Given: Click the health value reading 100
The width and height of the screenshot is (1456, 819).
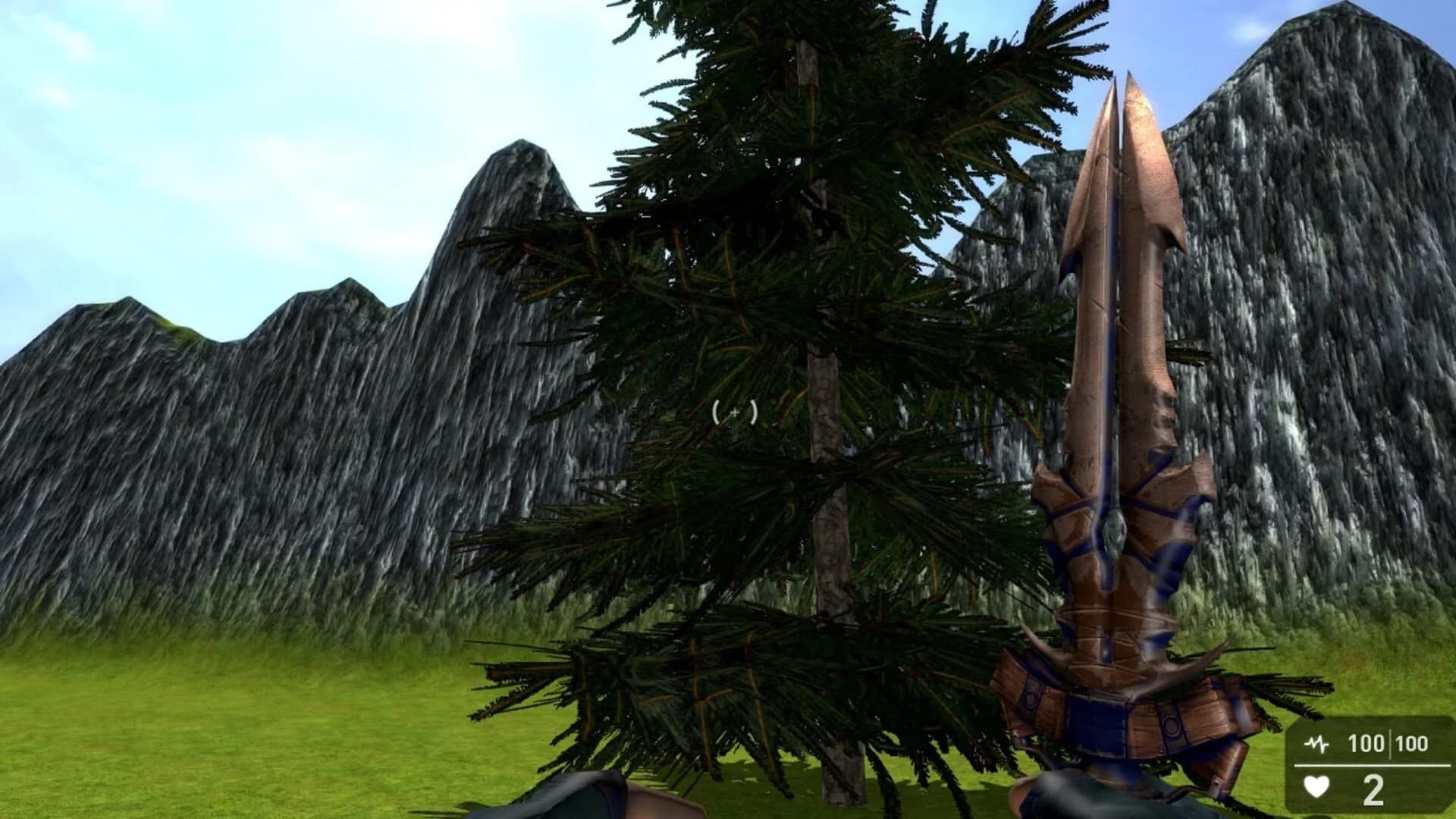Looking at the screenshot, I should tap(1366, 744).
